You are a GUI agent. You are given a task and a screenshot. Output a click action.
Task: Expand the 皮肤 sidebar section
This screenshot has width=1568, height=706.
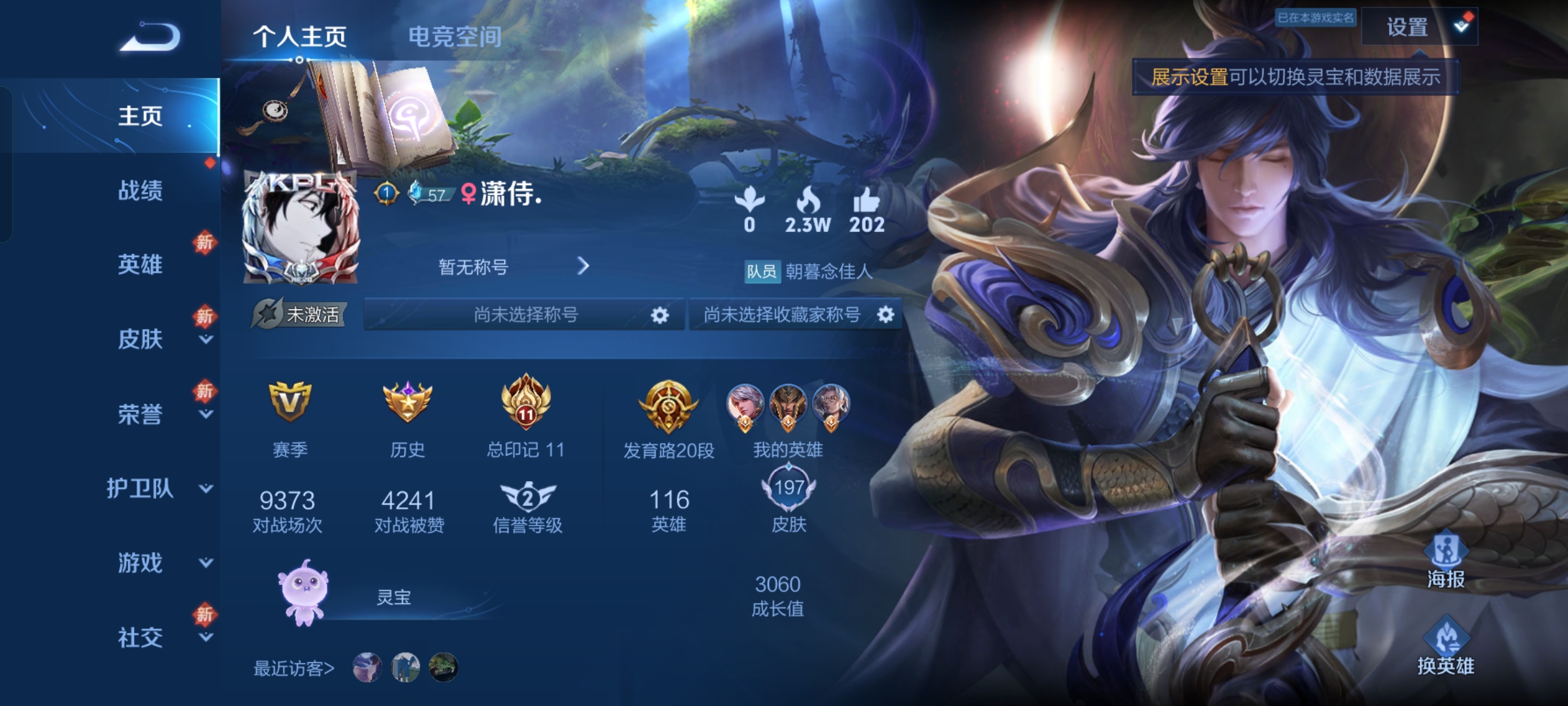140,340
